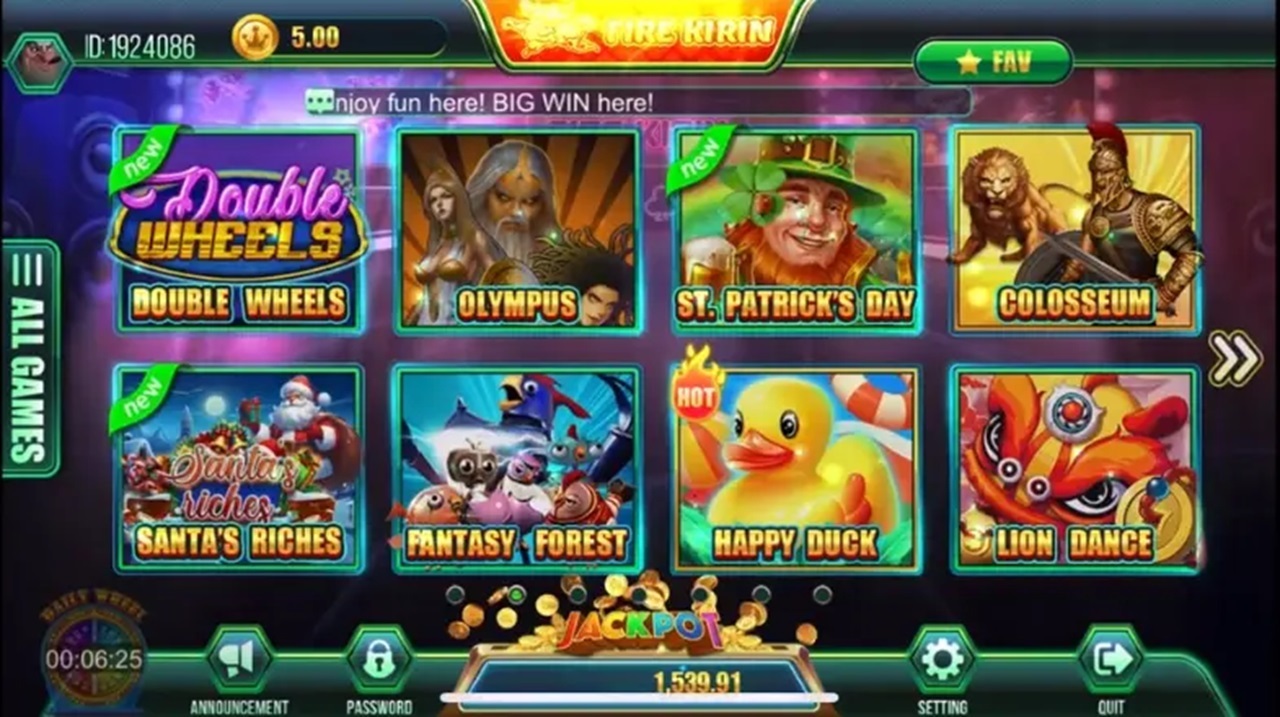Open Santa's Riches game
The width and height of the screenshot is (1280, 717).
tap(238, 468)
